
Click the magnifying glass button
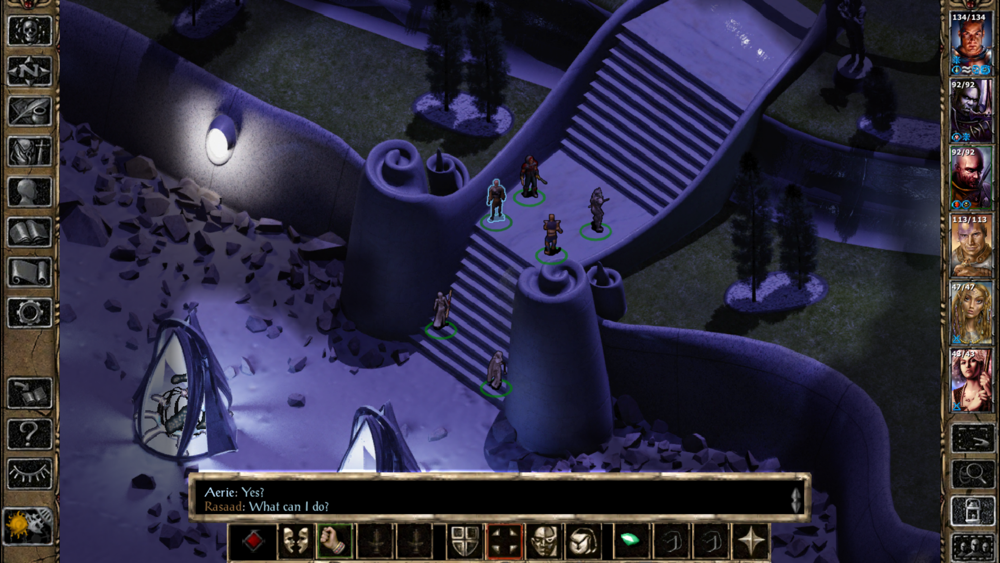click(x=972, y=474)
